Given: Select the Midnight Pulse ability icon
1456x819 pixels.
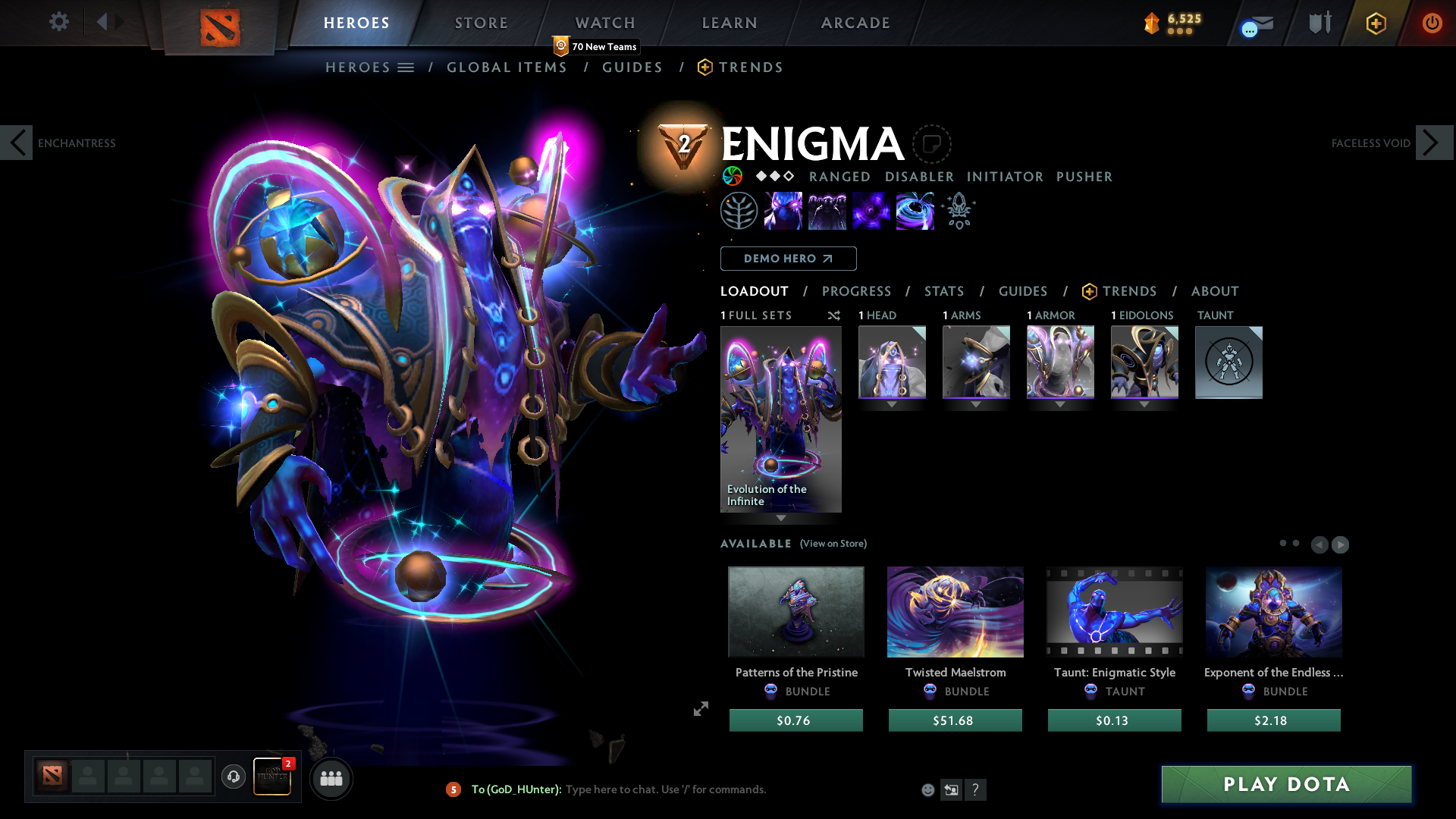Looking at the screenshot, I should pos(871,211).
